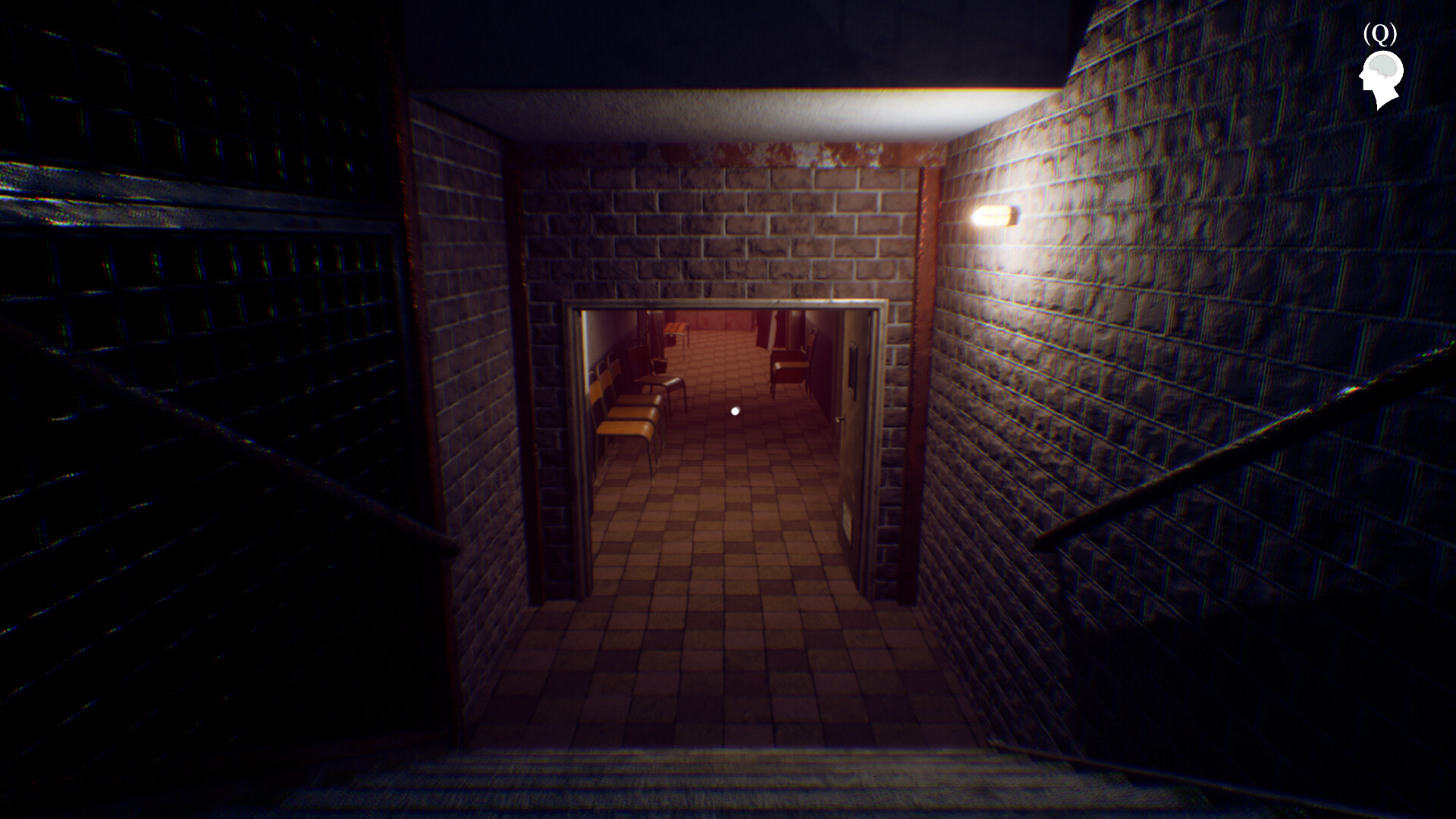Viewport: 1456px width, 819px height.
Task: Click the glowing crosshair dot
Action: 734,410
